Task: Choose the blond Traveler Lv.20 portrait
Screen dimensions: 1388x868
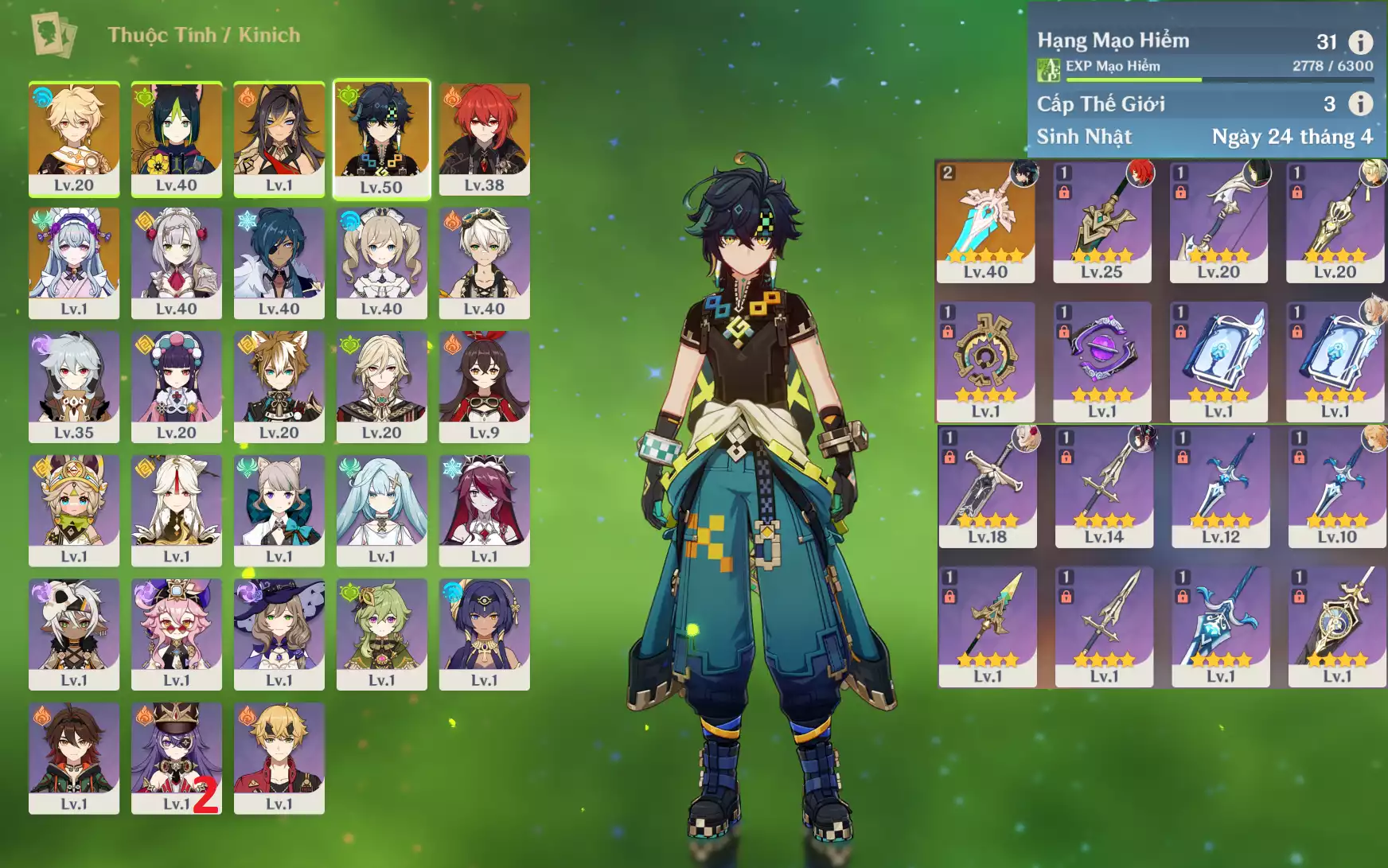Action: click(x=74, y=138)
